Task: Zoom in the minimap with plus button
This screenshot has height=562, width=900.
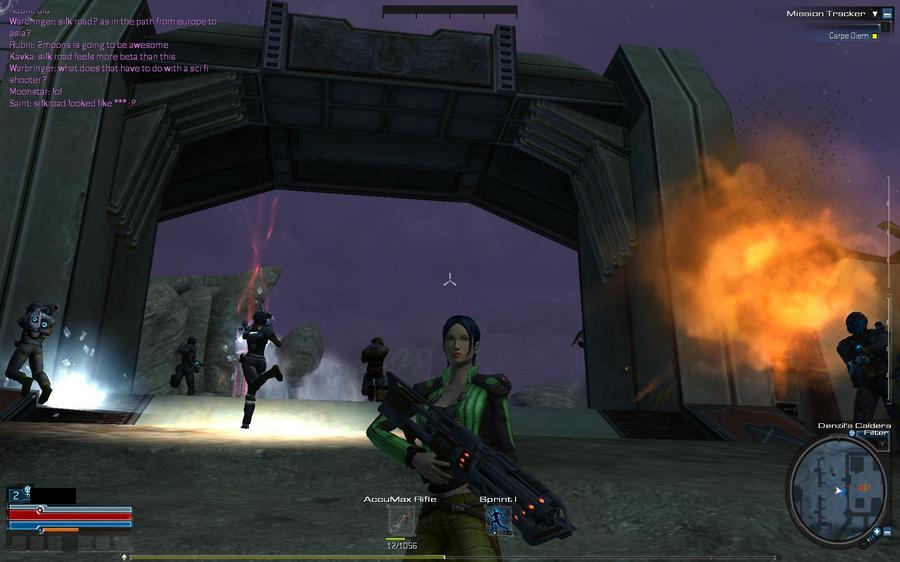Action: [x=876, y=532]
